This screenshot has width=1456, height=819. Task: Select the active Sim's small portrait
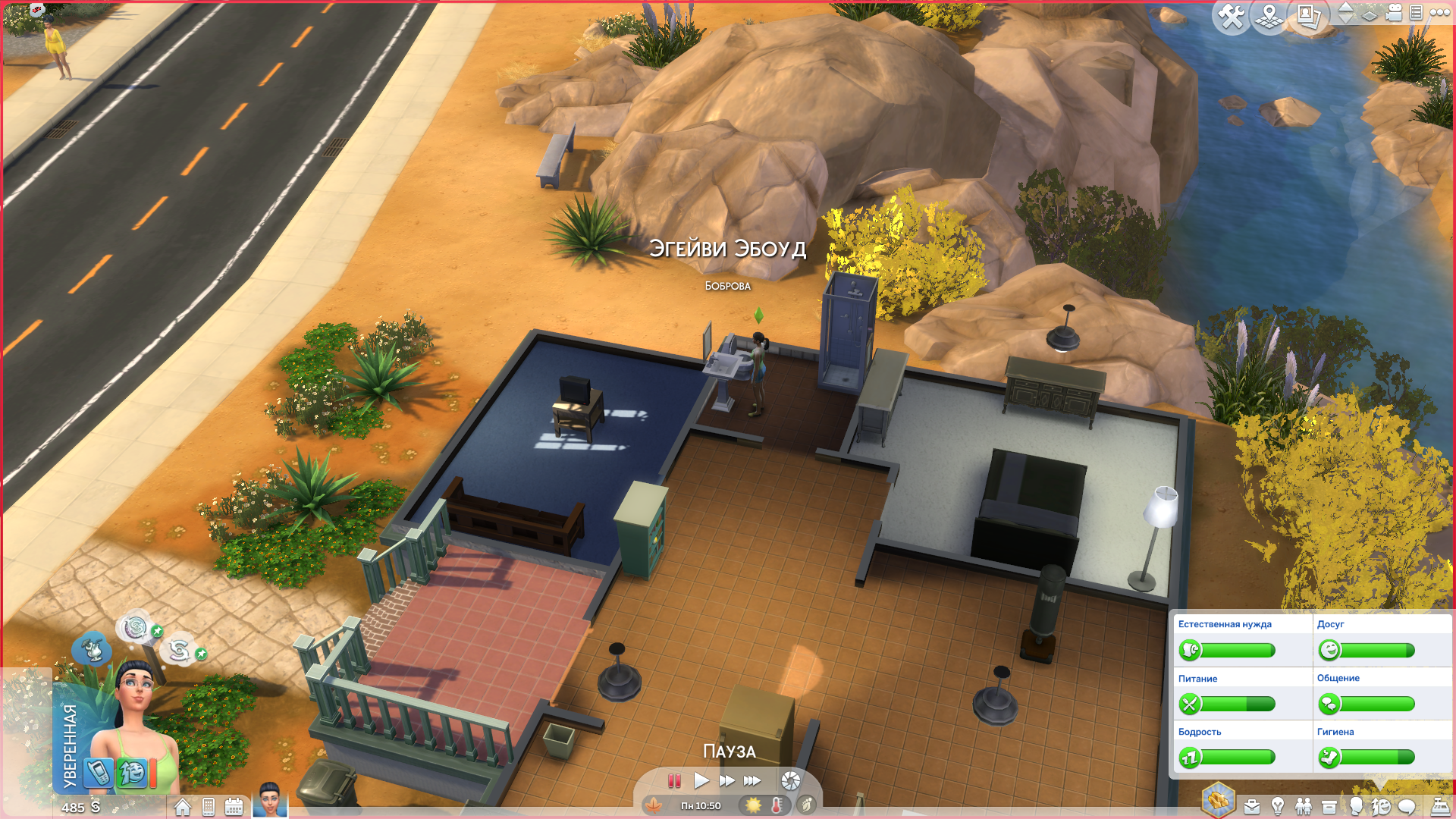click(x=270, y=800)
